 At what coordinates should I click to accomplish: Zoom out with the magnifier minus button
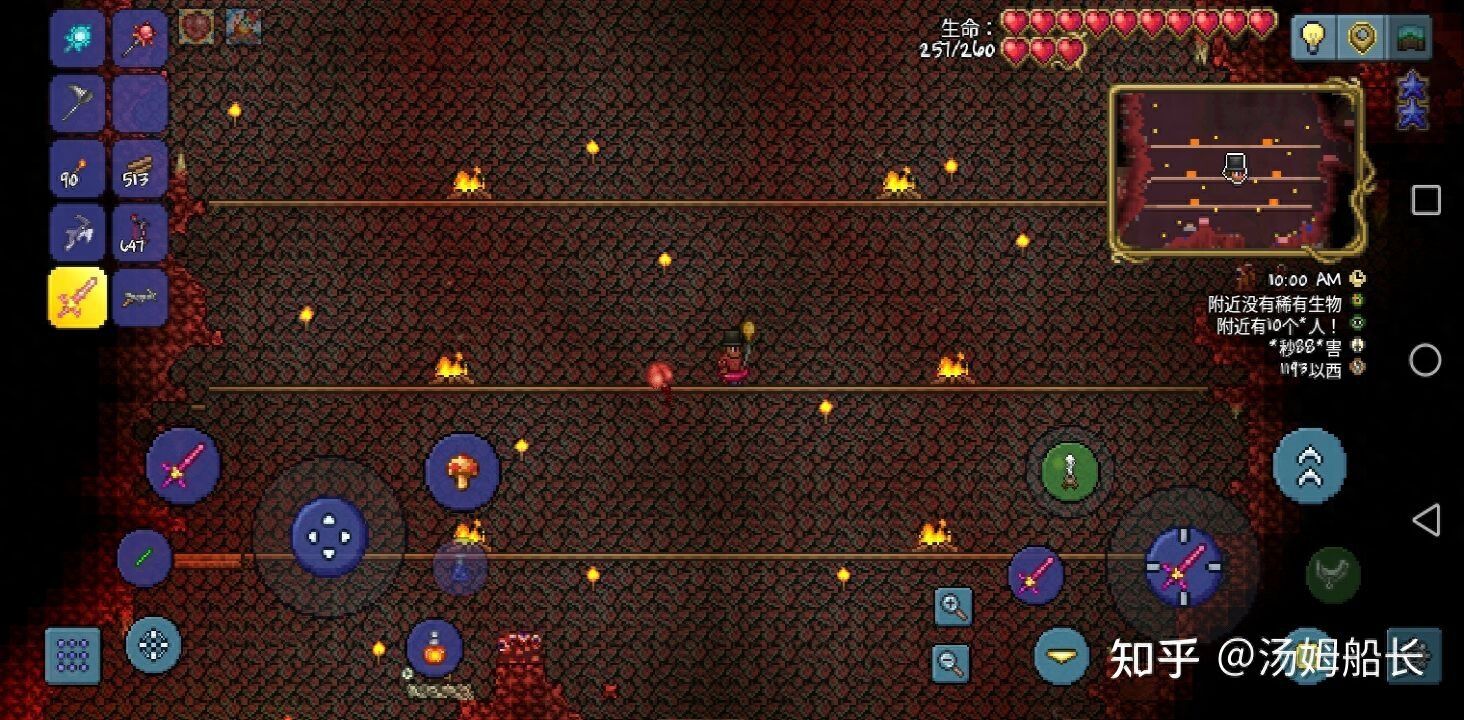951,661
